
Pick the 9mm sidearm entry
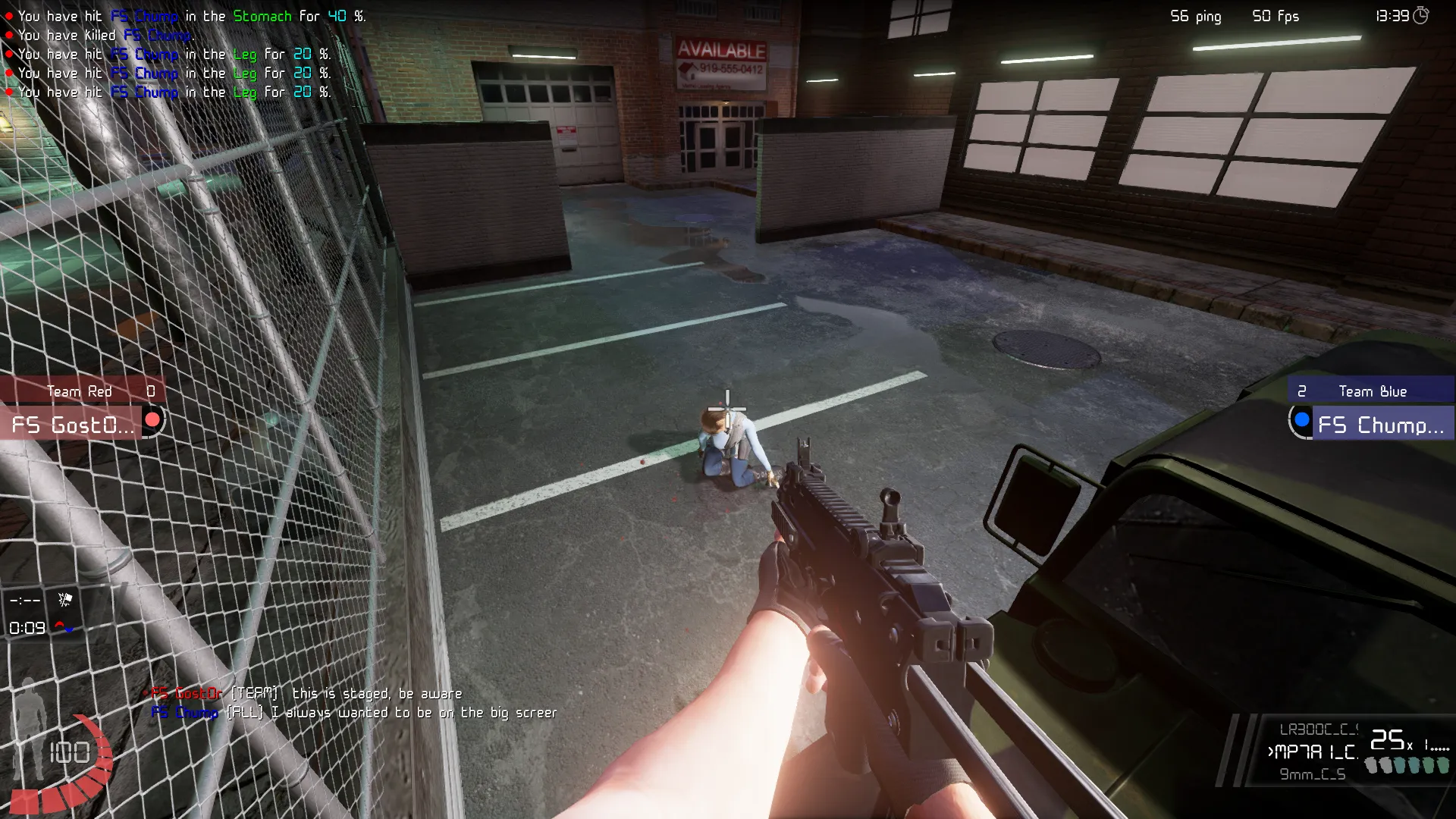[x=1313, y=774]
